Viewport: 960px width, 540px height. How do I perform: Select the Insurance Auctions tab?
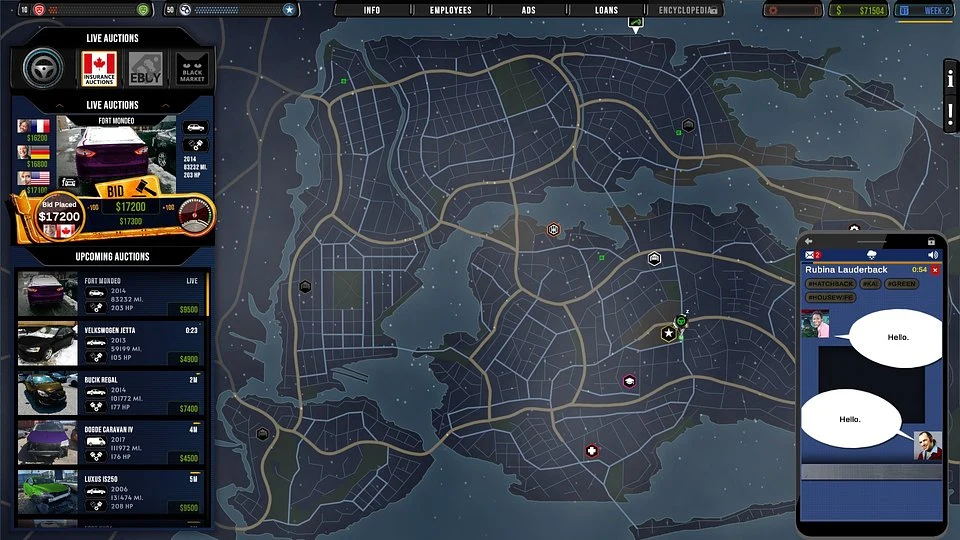click(99, 69)
